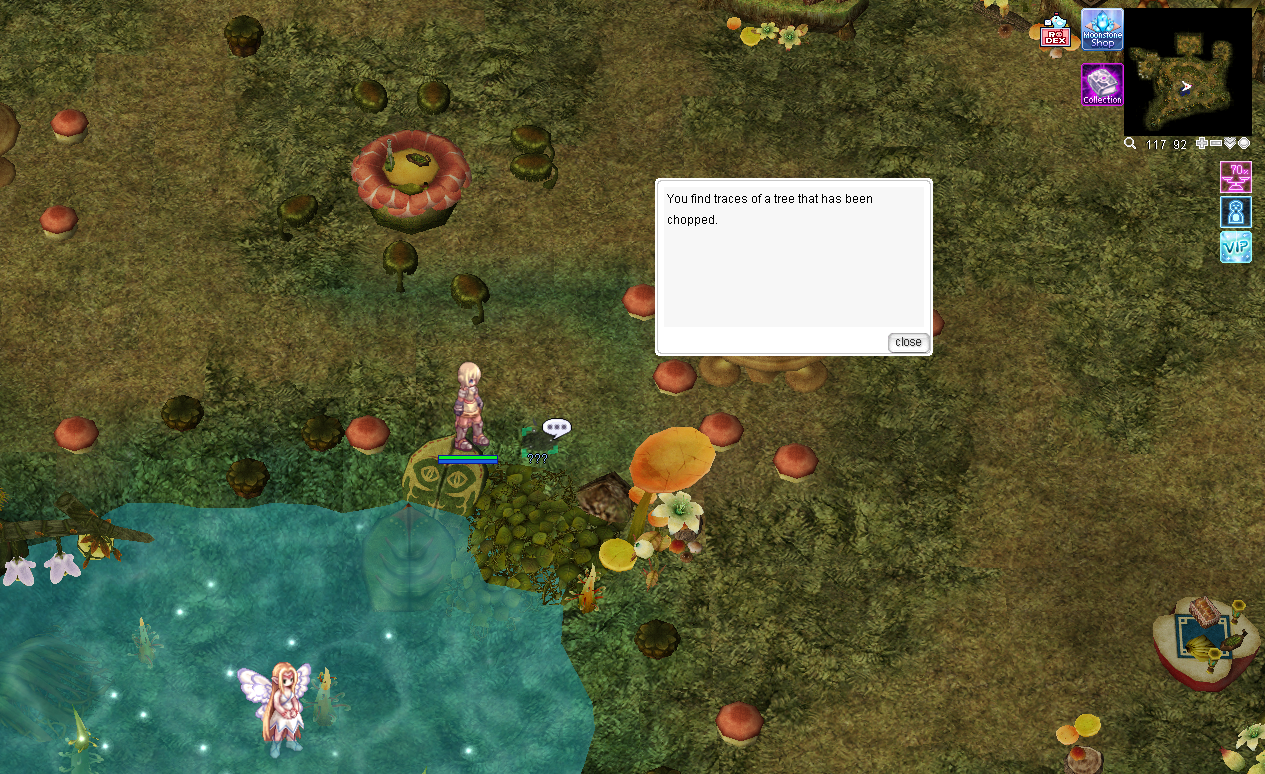The image size is (1265, 774).
Task: Click the round button beside minimap controls
Action: tap(1244, 144)
